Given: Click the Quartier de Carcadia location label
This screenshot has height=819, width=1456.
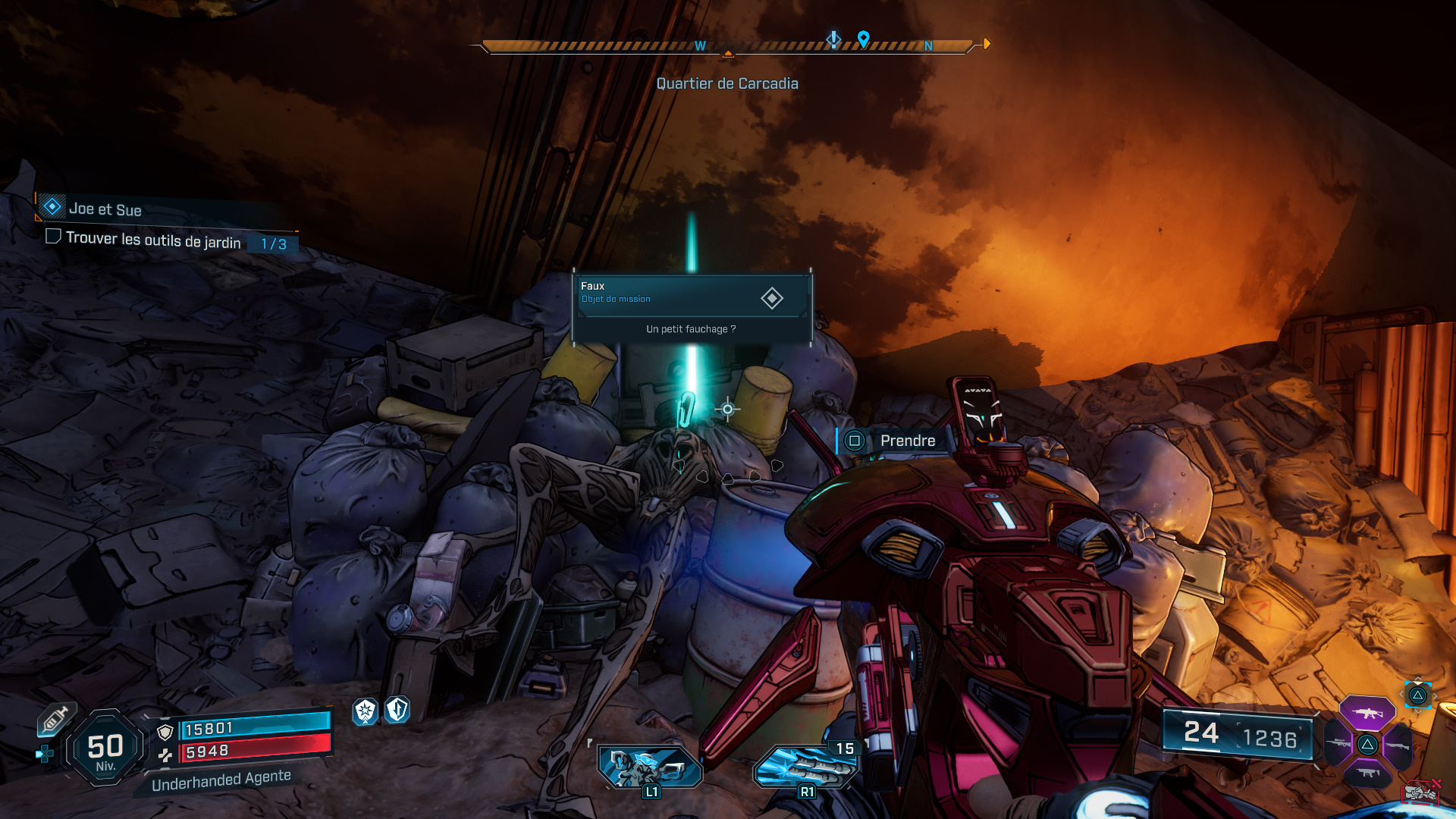Looking at the screenshot, I should 727,83.
